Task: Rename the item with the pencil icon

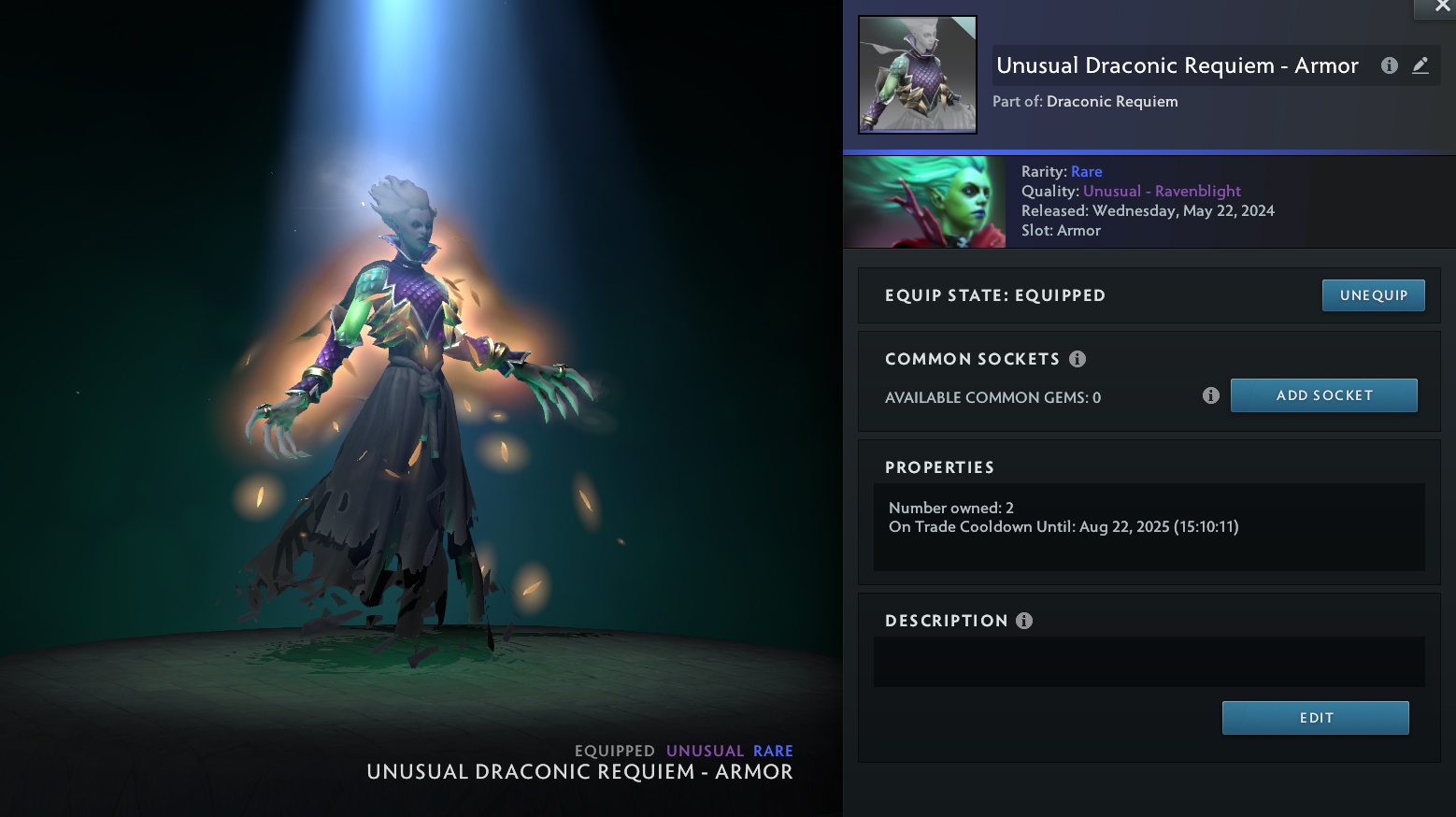Action: click(x=1420, y=65)
